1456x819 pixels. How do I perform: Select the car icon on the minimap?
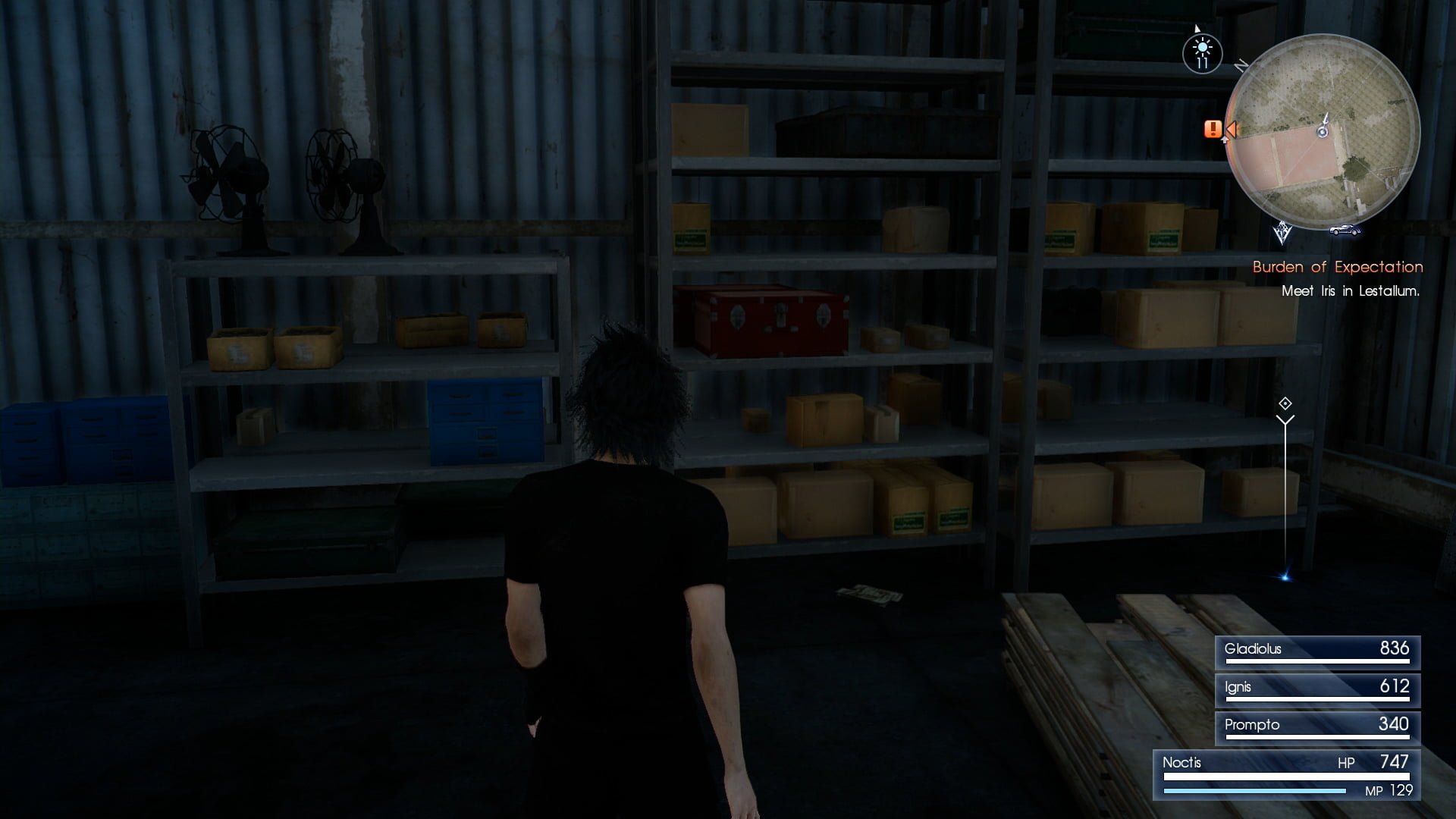click(1345, 230)
